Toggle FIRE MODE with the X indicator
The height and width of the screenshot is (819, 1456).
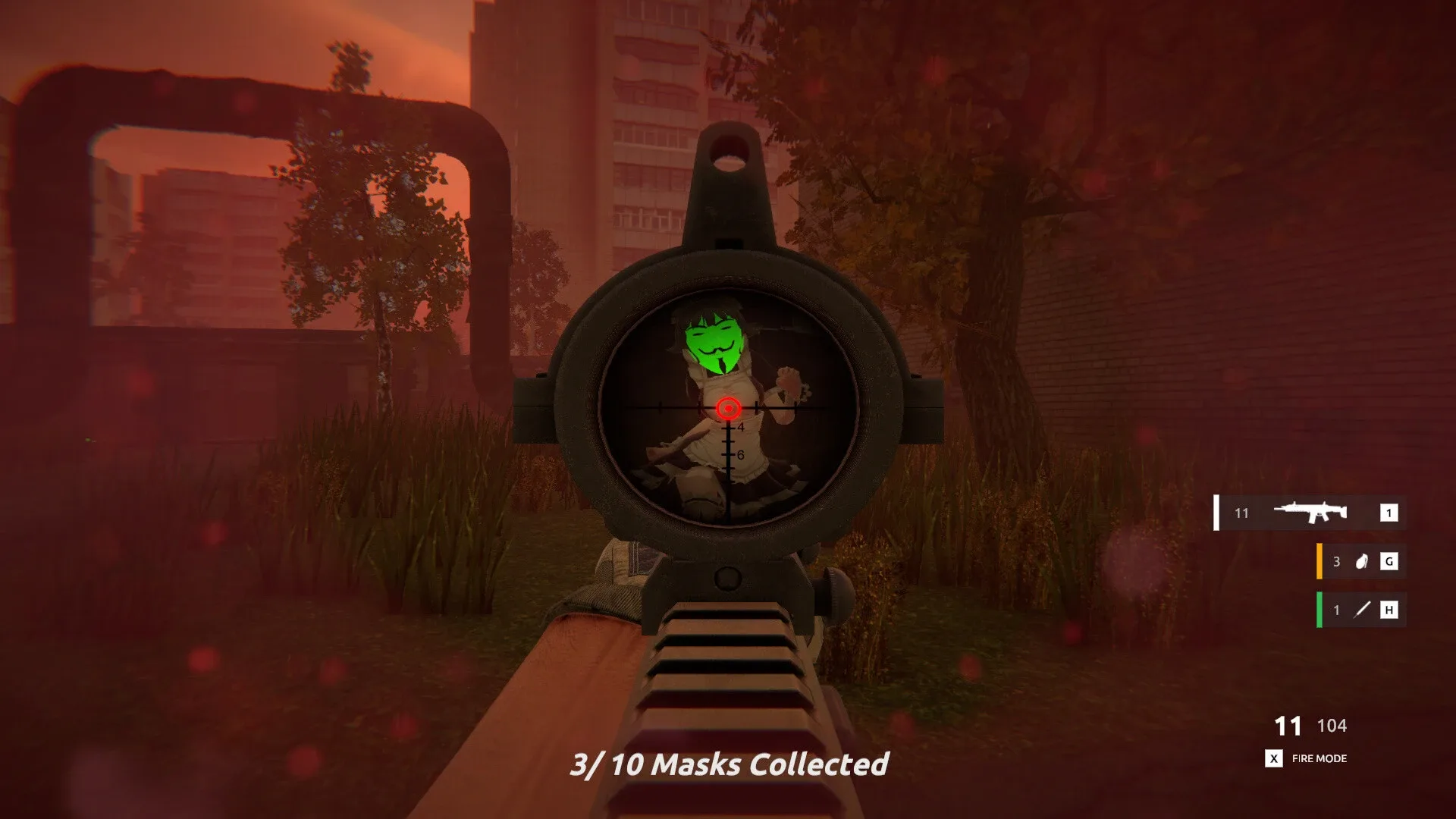[1319, 758]
